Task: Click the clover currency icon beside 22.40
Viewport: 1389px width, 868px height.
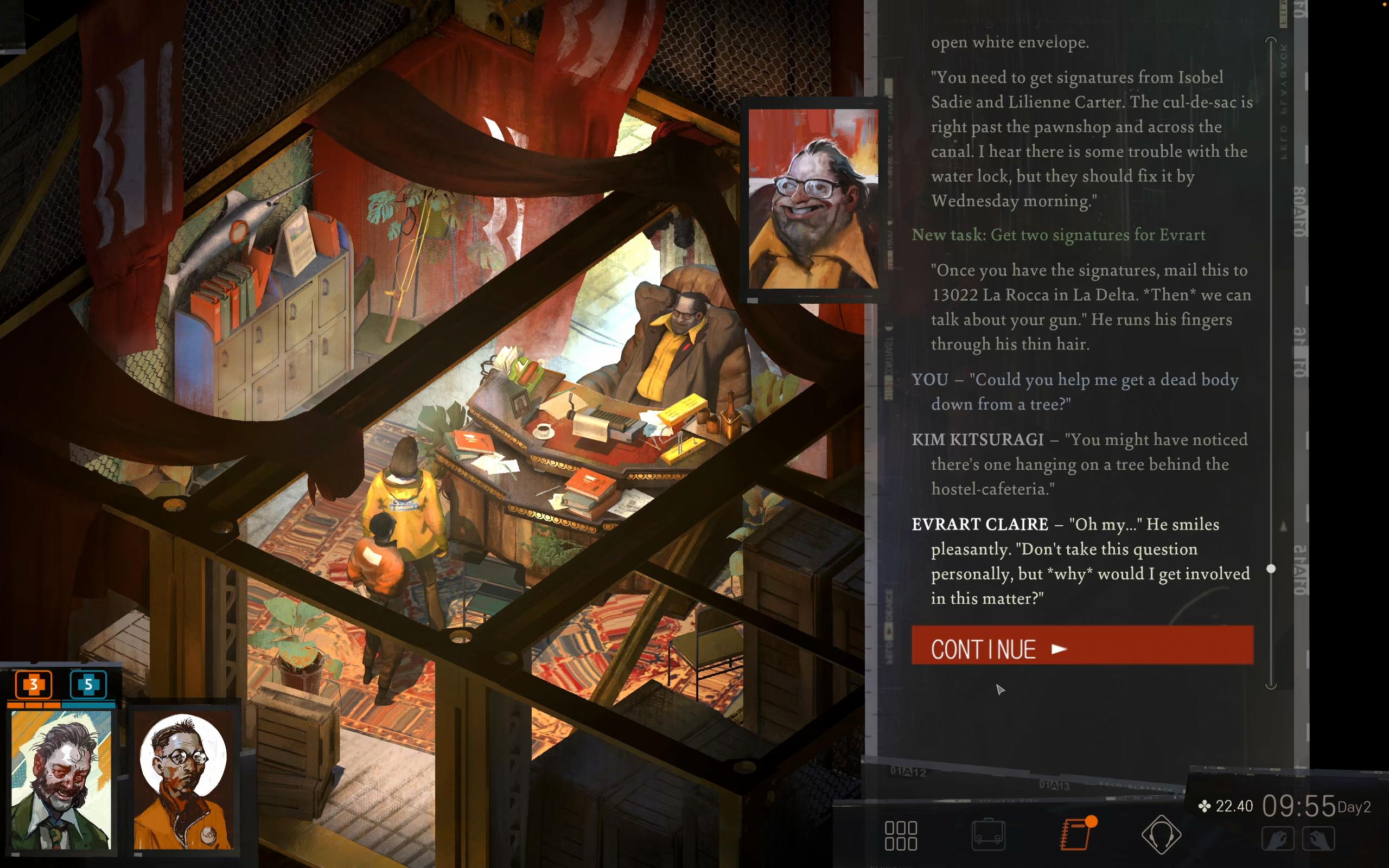Action: point(1205,806)
